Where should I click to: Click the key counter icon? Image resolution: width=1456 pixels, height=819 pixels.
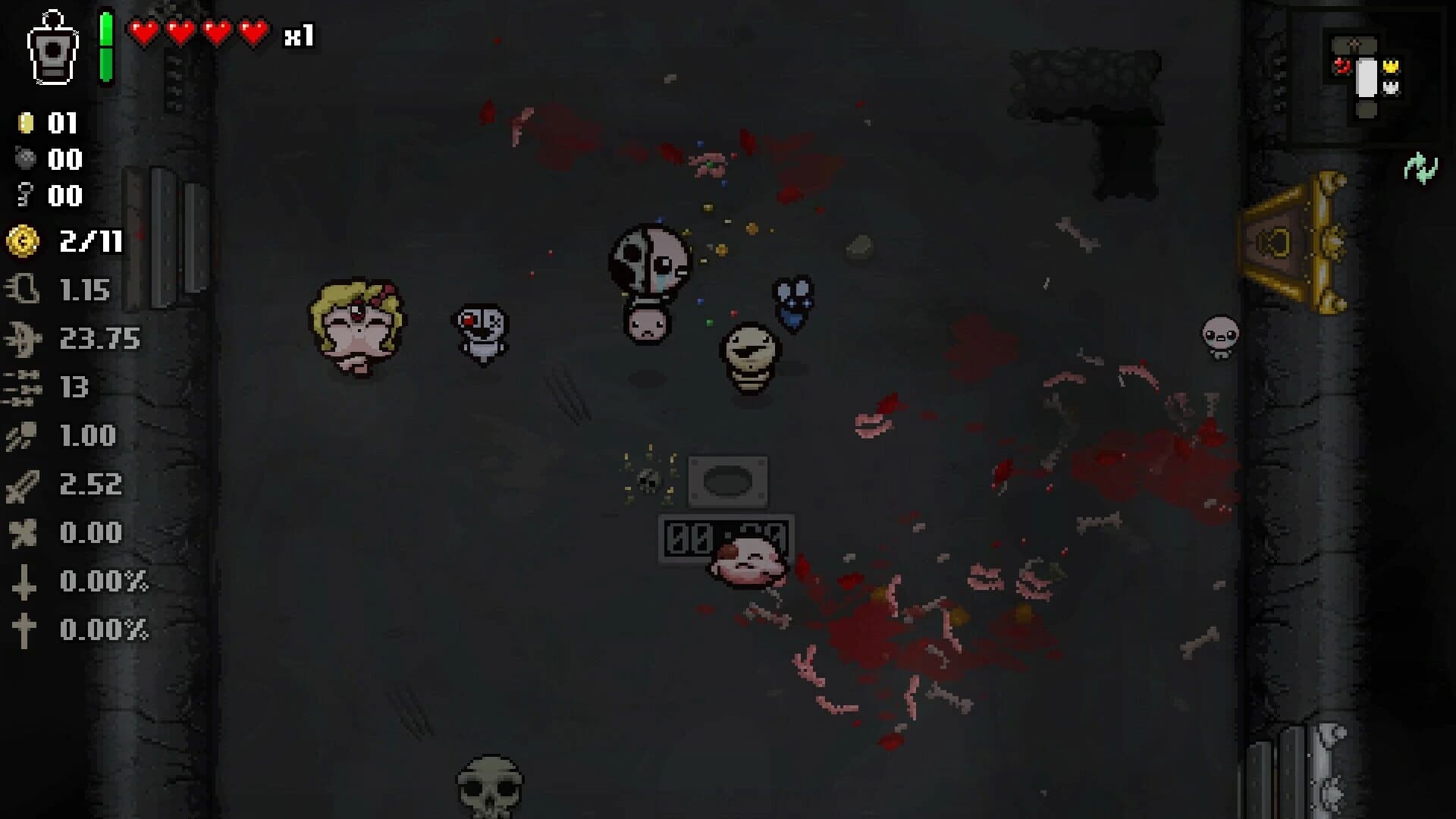[25, 196]
